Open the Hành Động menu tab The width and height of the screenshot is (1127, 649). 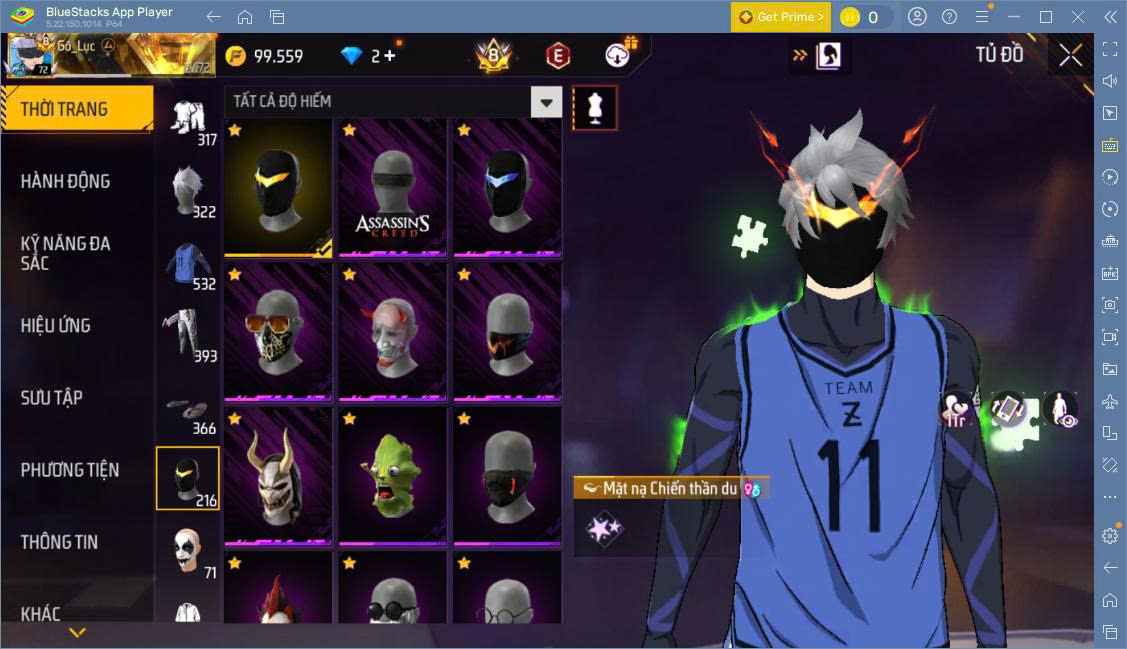[x=66, y=182]
